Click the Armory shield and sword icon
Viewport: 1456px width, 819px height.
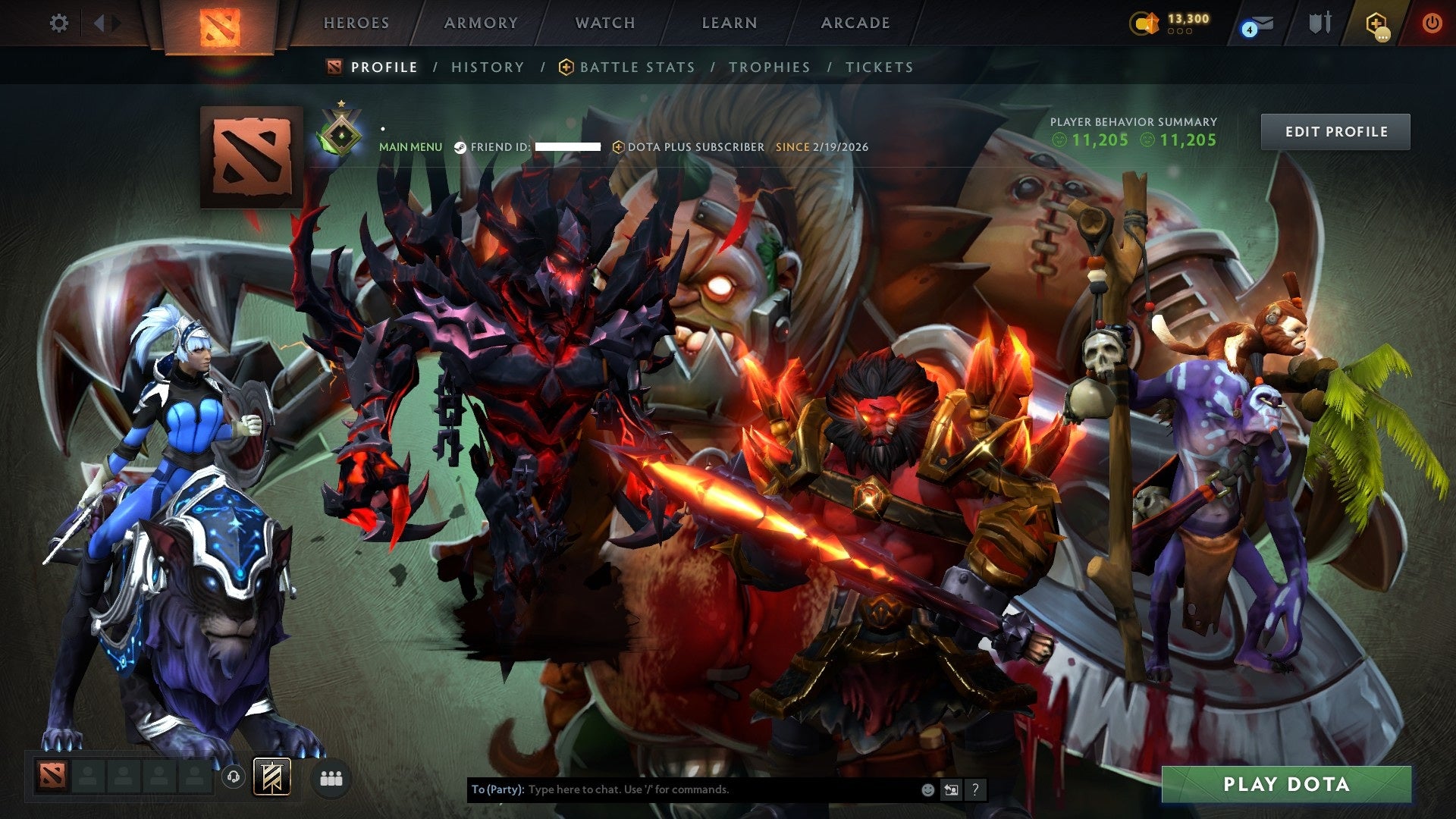tap(1319, 23)
